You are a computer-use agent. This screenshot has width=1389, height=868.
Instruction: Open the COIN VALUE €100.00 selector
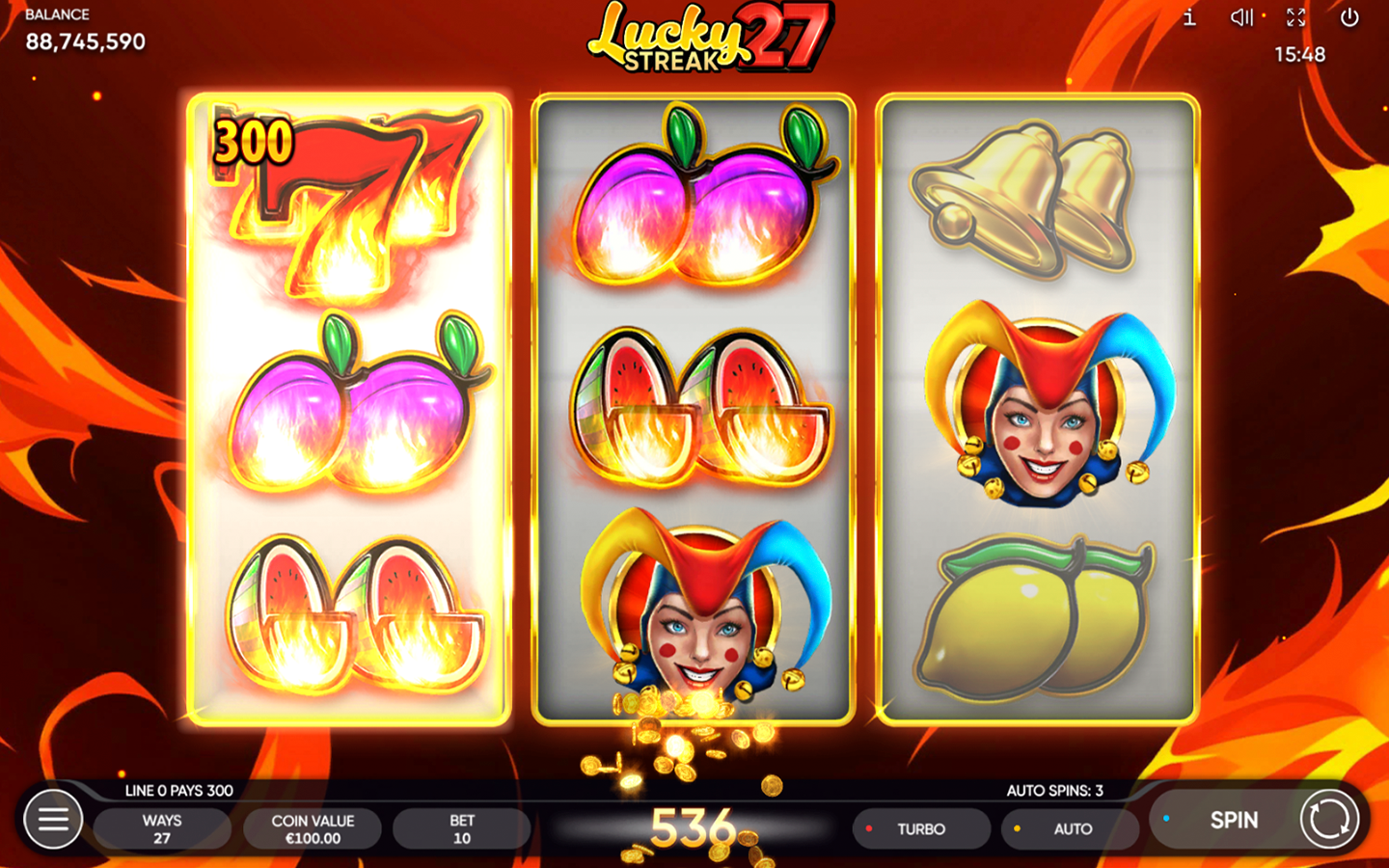313,828
